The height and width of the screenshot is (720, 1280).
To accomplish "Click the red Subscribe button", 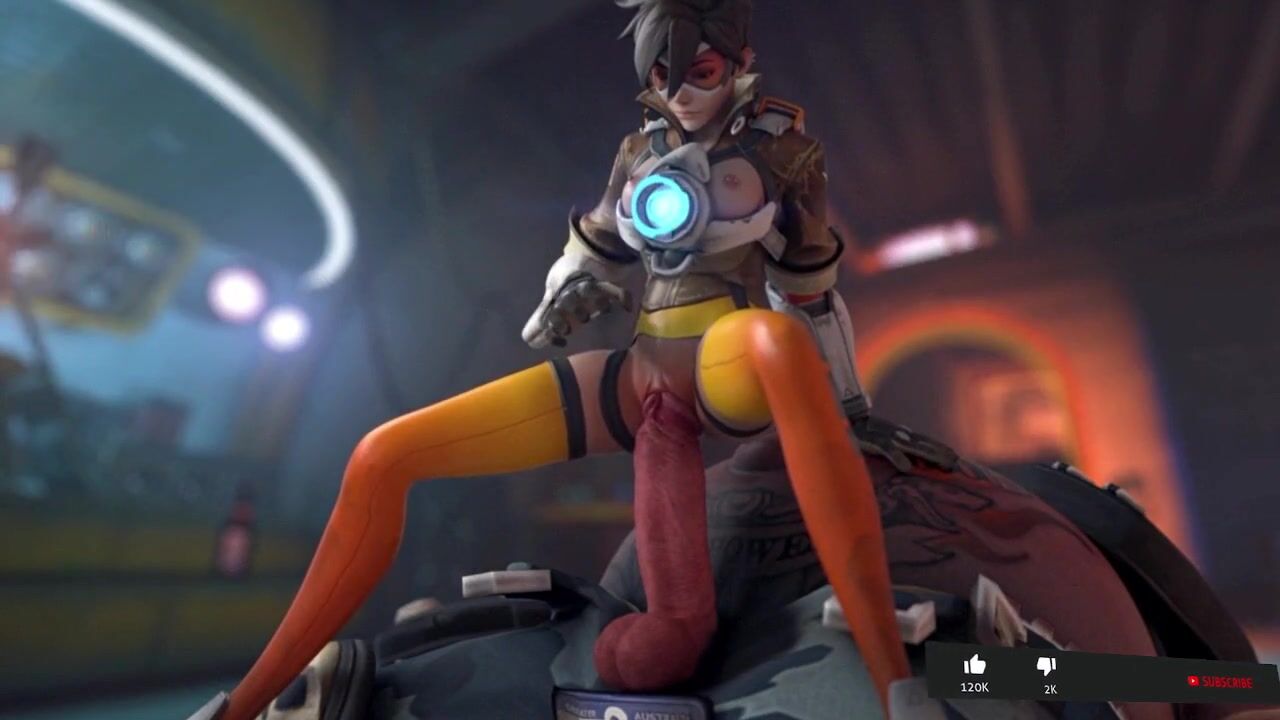I will pyautogui.click(x=1219, y=682).
